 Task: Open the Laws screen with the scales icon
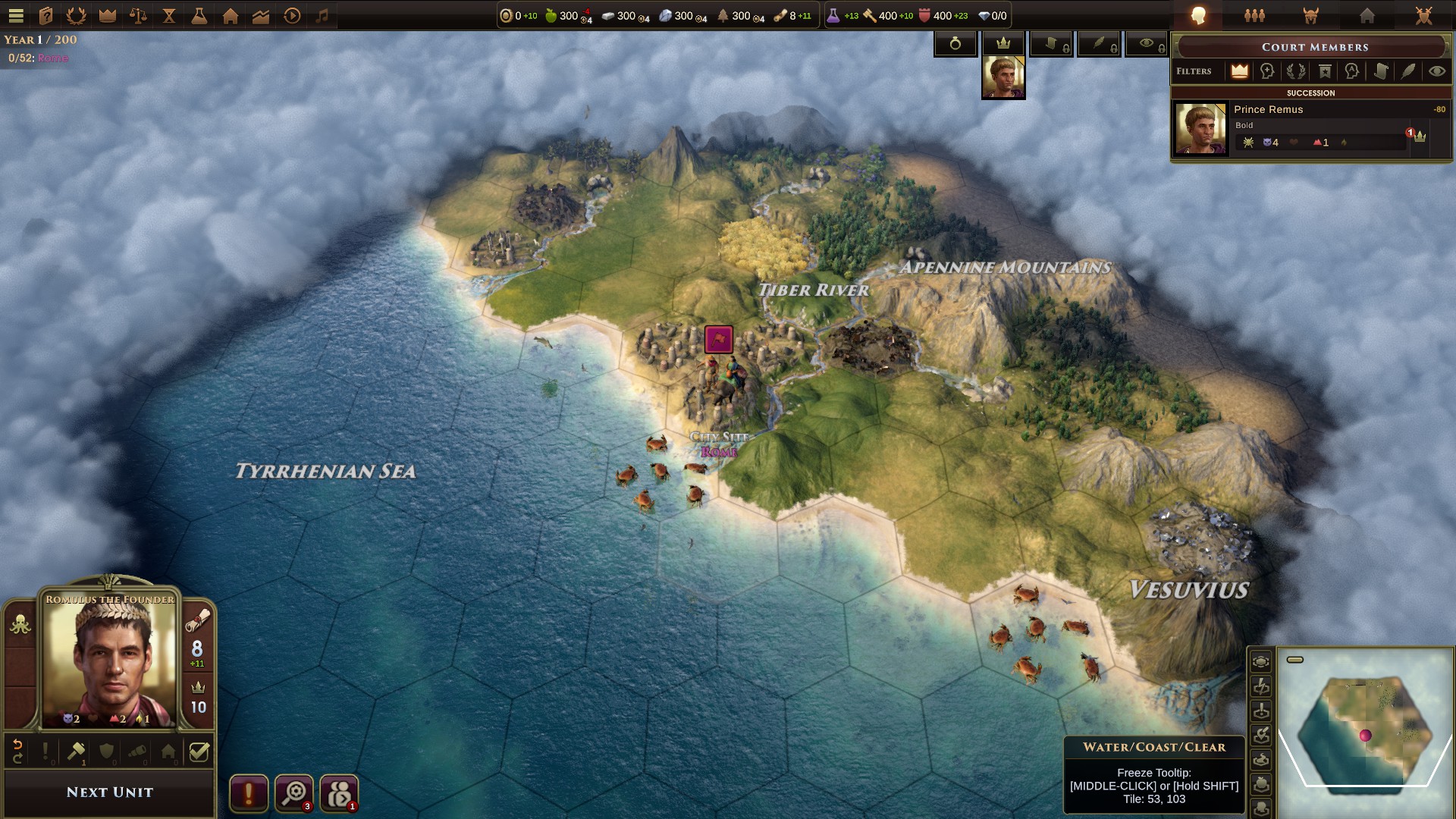pyautogui.click(x=138, y=15)
